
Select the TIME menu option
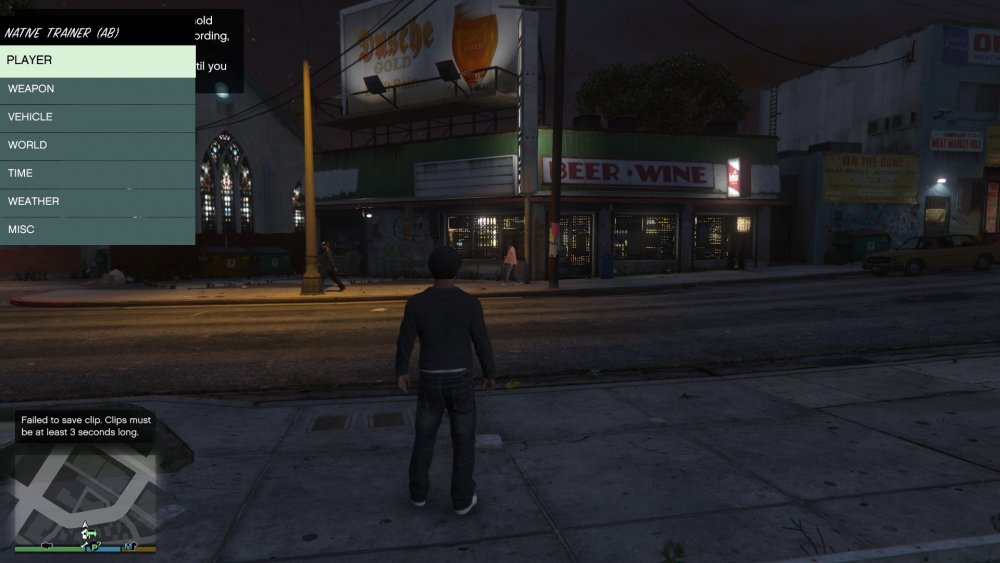pos(97,173)
